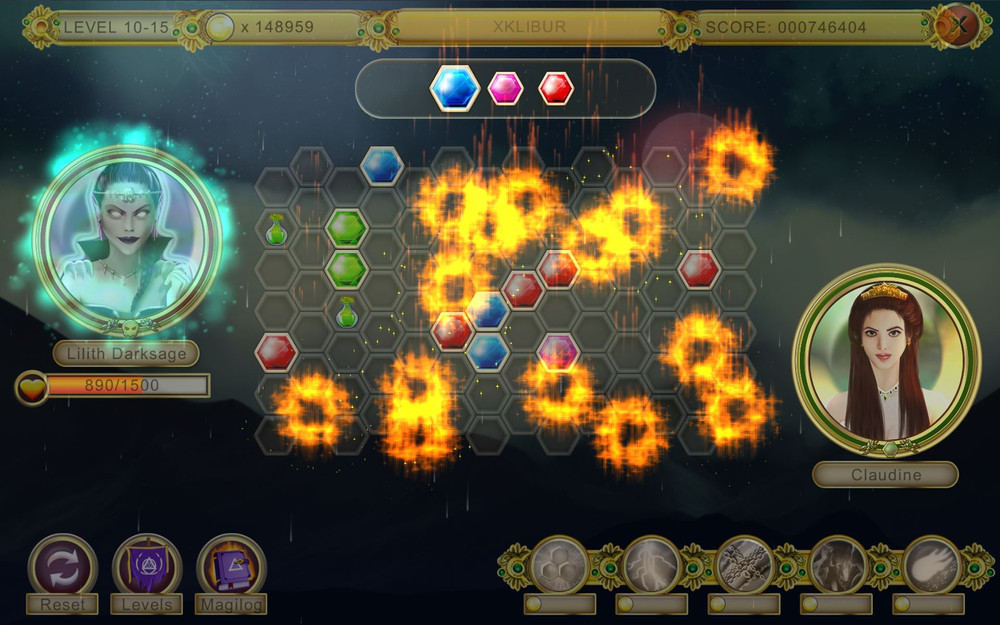
Task: Click the upper green potion bottle tile
Action: (277, 229)
